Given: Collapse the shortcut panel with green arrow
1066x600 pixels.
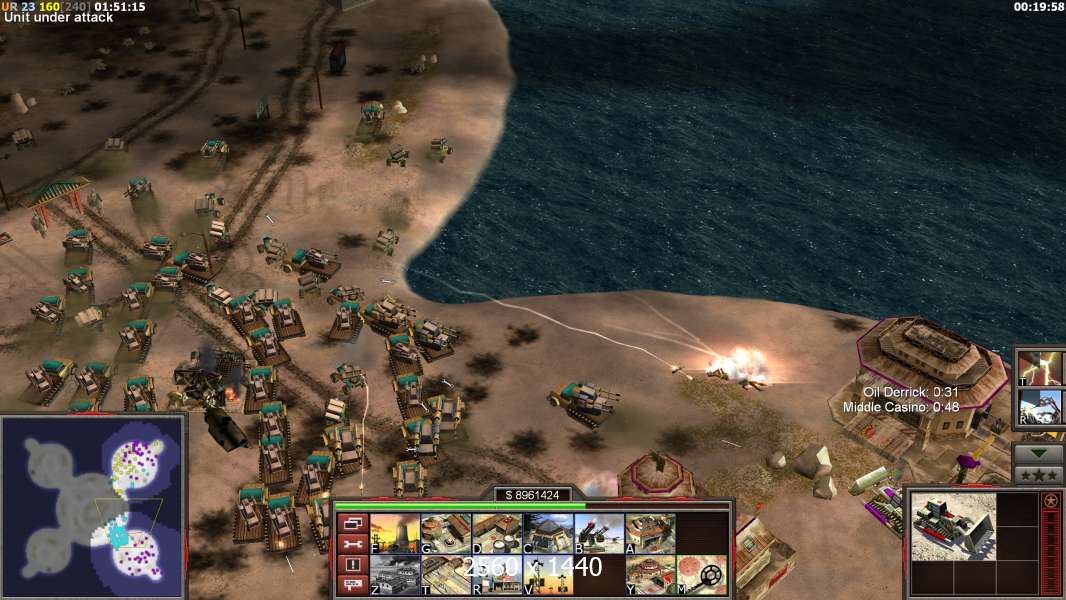Looking at the screenshot, I should tap(1038, 453).
